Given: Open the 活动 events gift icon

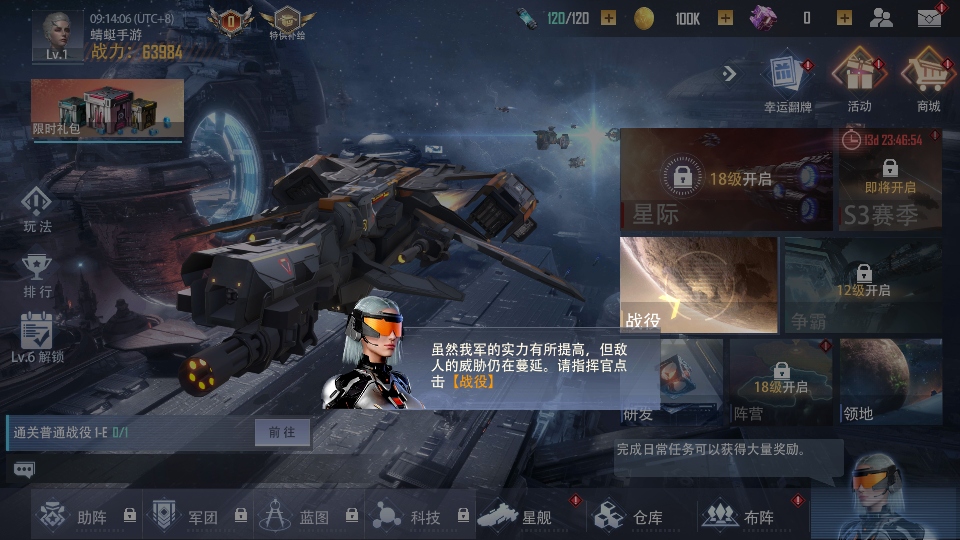Looking at the screenshot, I should [859, 78].
